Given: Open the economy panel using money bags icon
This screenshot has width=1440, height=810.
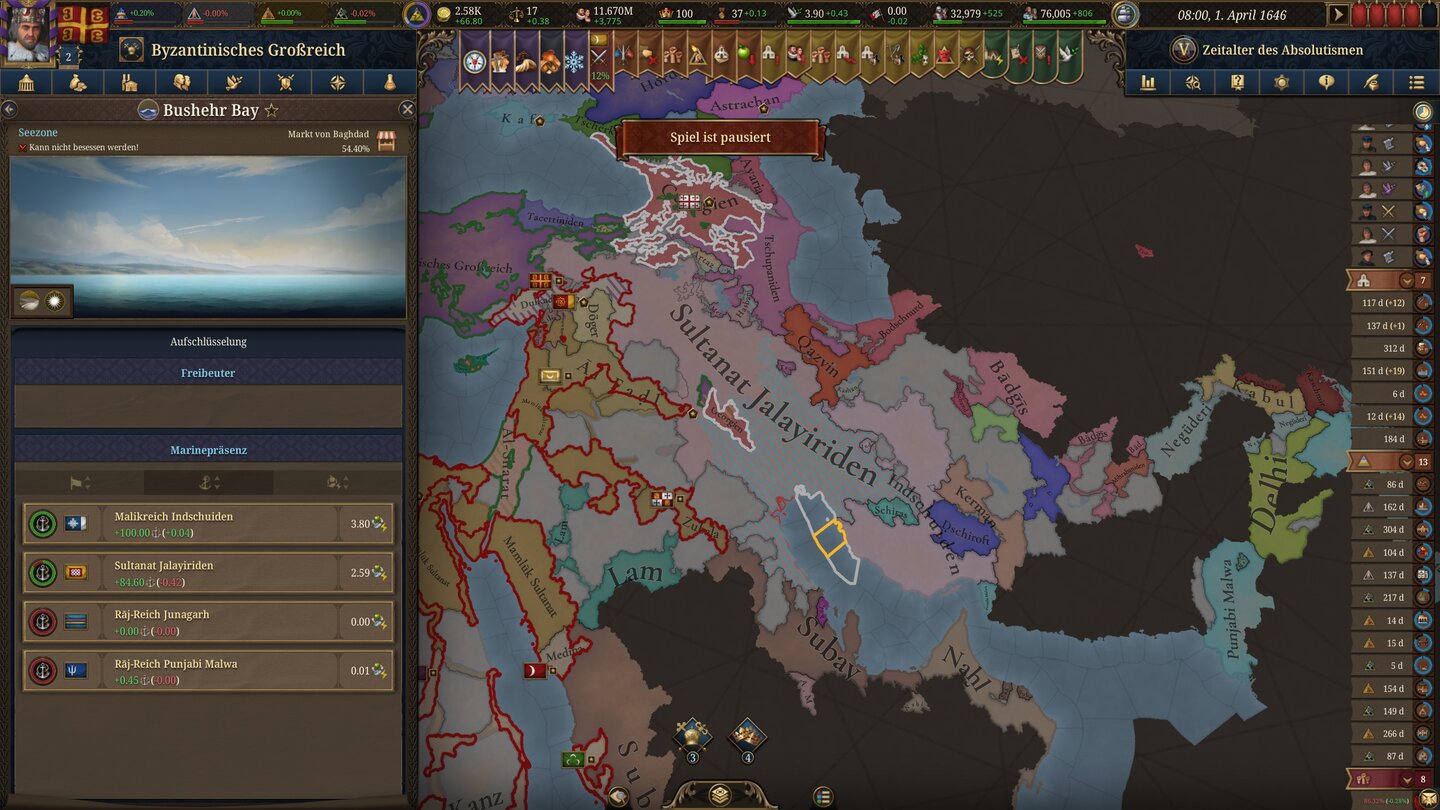Looking at the screenshot, I should pyautogui.click(x=77, y=82).
